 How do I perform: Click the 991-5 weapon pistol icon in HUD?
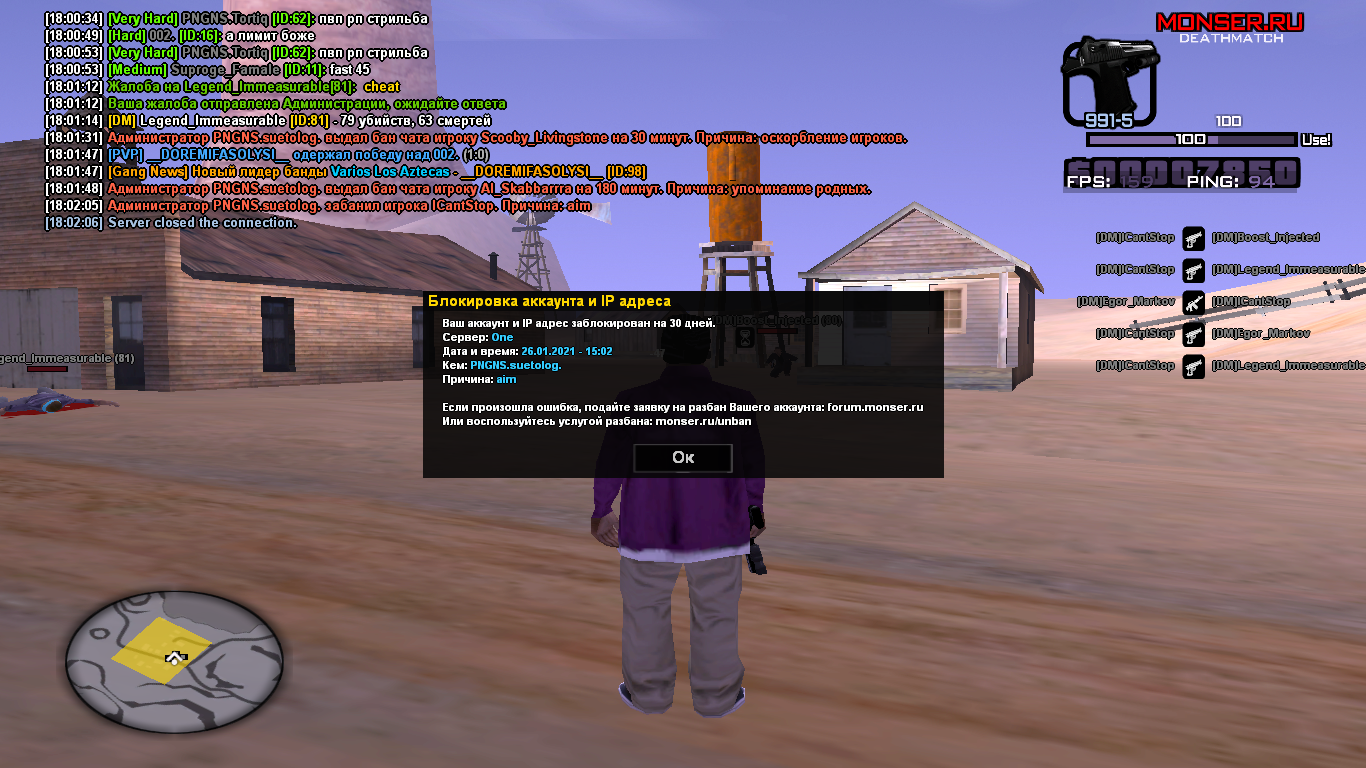[1110, 75]
